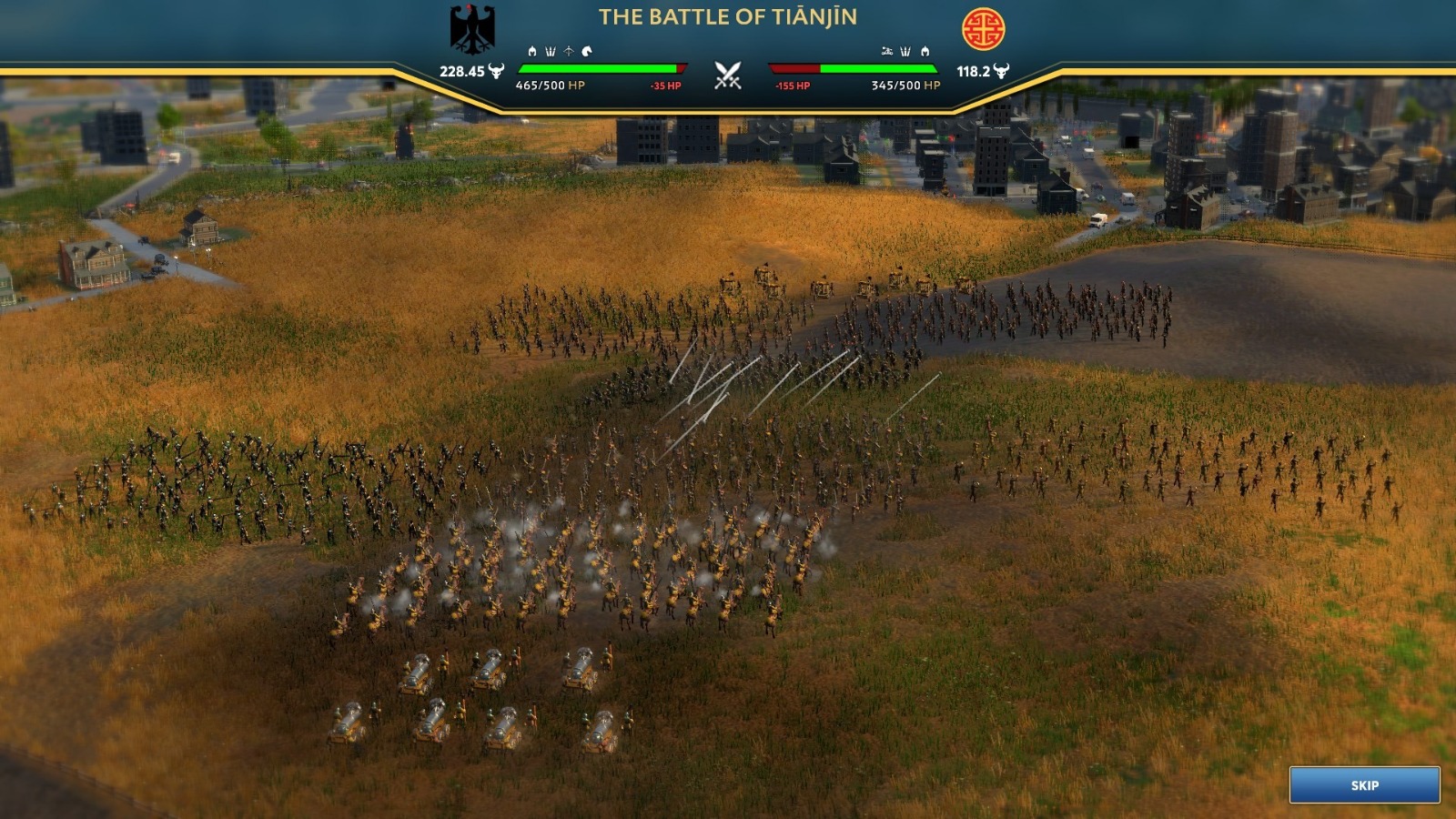1456x819 pixels.
Task: Click the bow ranged unit icon
Action: [x=569, y=51]
